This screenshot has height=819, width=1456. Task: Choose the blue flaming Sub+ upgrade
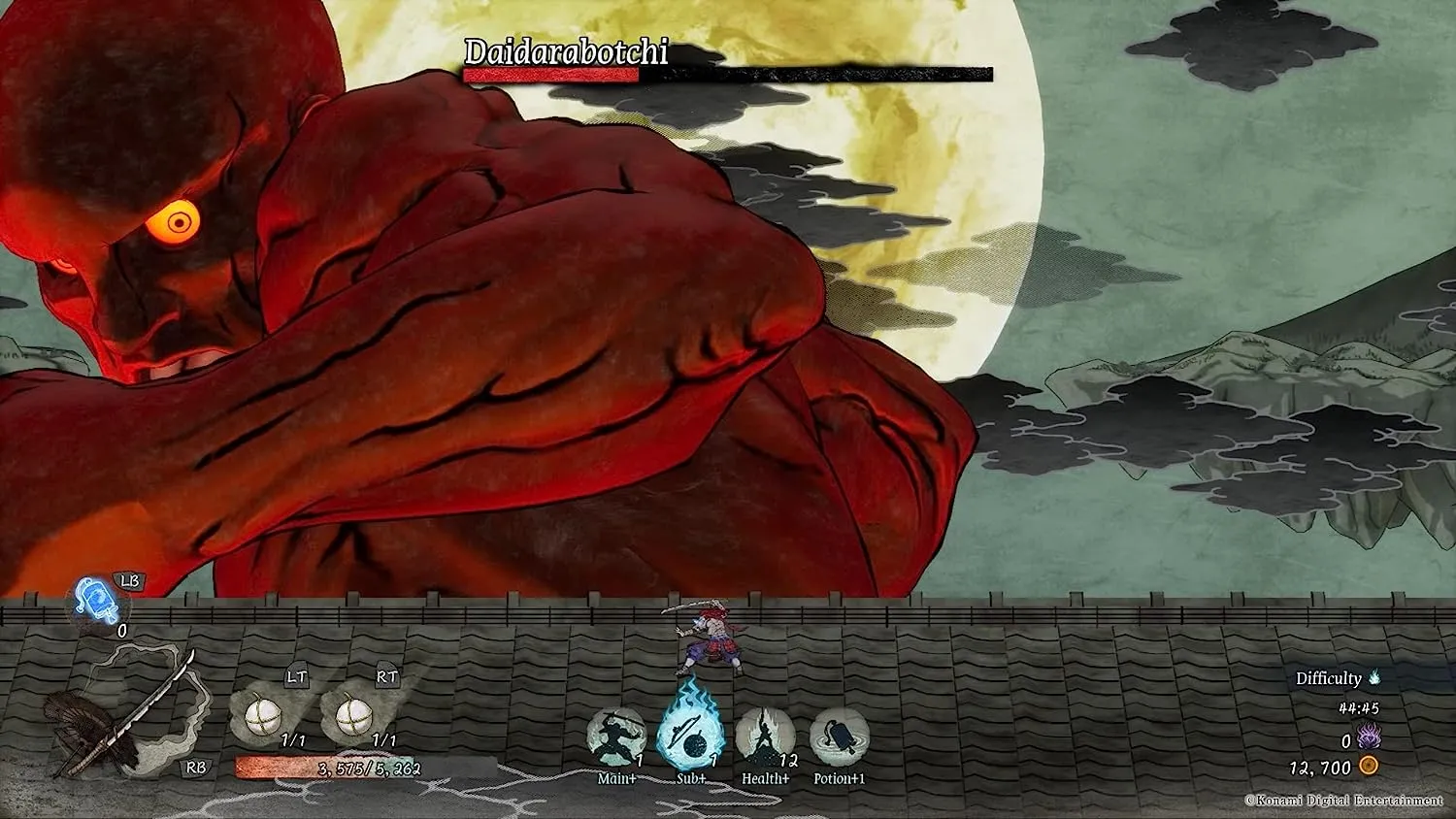690,736
